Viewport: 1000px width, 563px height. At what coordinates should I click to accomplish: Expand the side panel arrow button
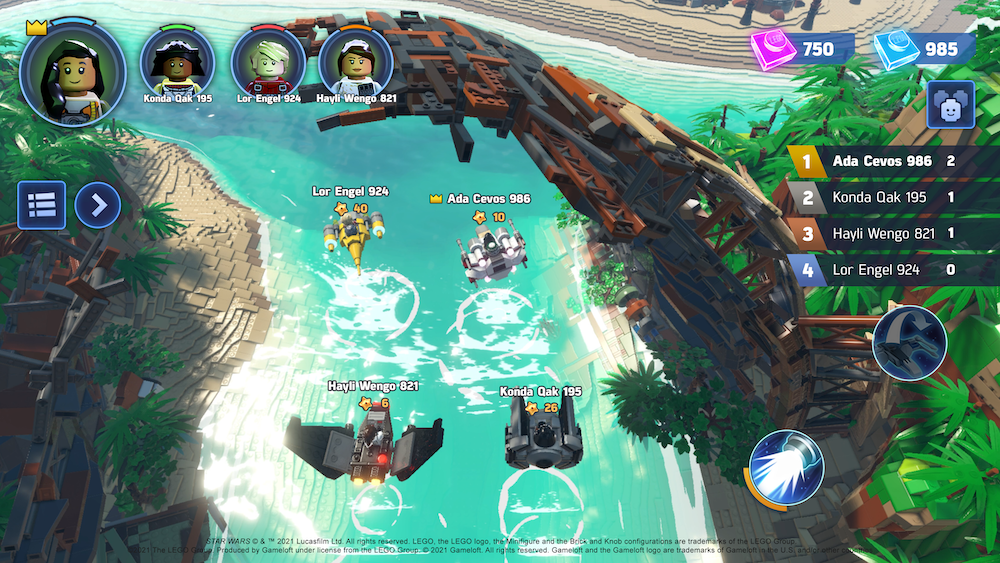(97, 205)
